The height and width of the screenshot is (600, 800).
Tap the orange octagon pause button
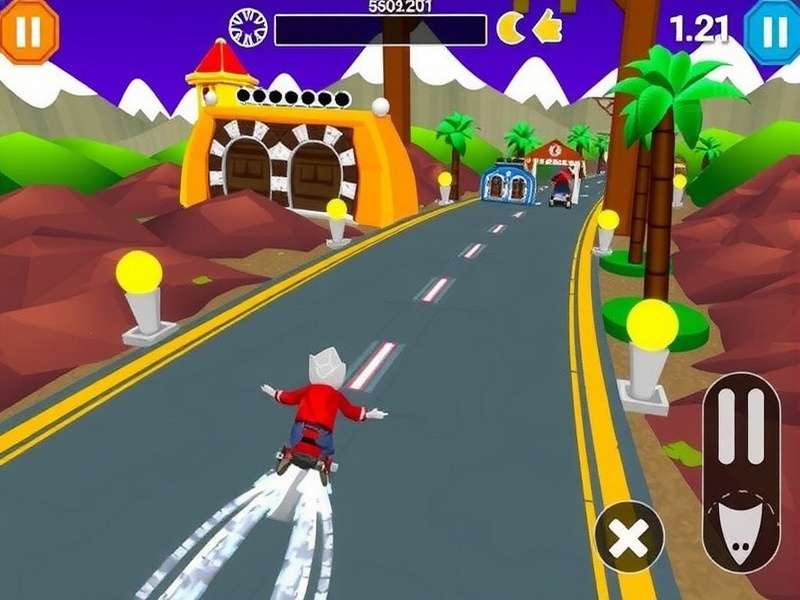click(x=28, y=31)
